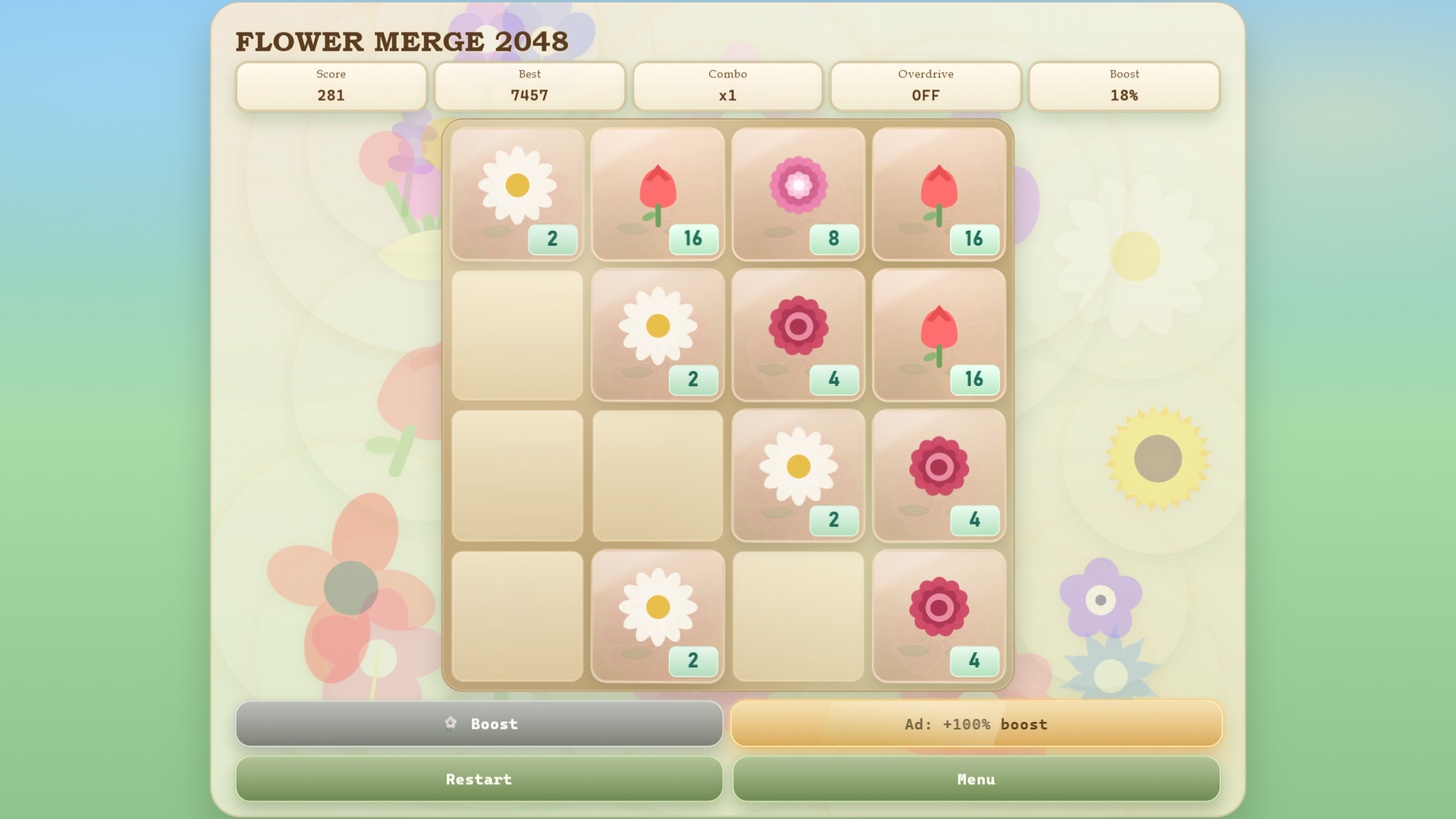Click the Ad: +100% boost button
The image size is (1456, 819).
(x=976, y=724)
